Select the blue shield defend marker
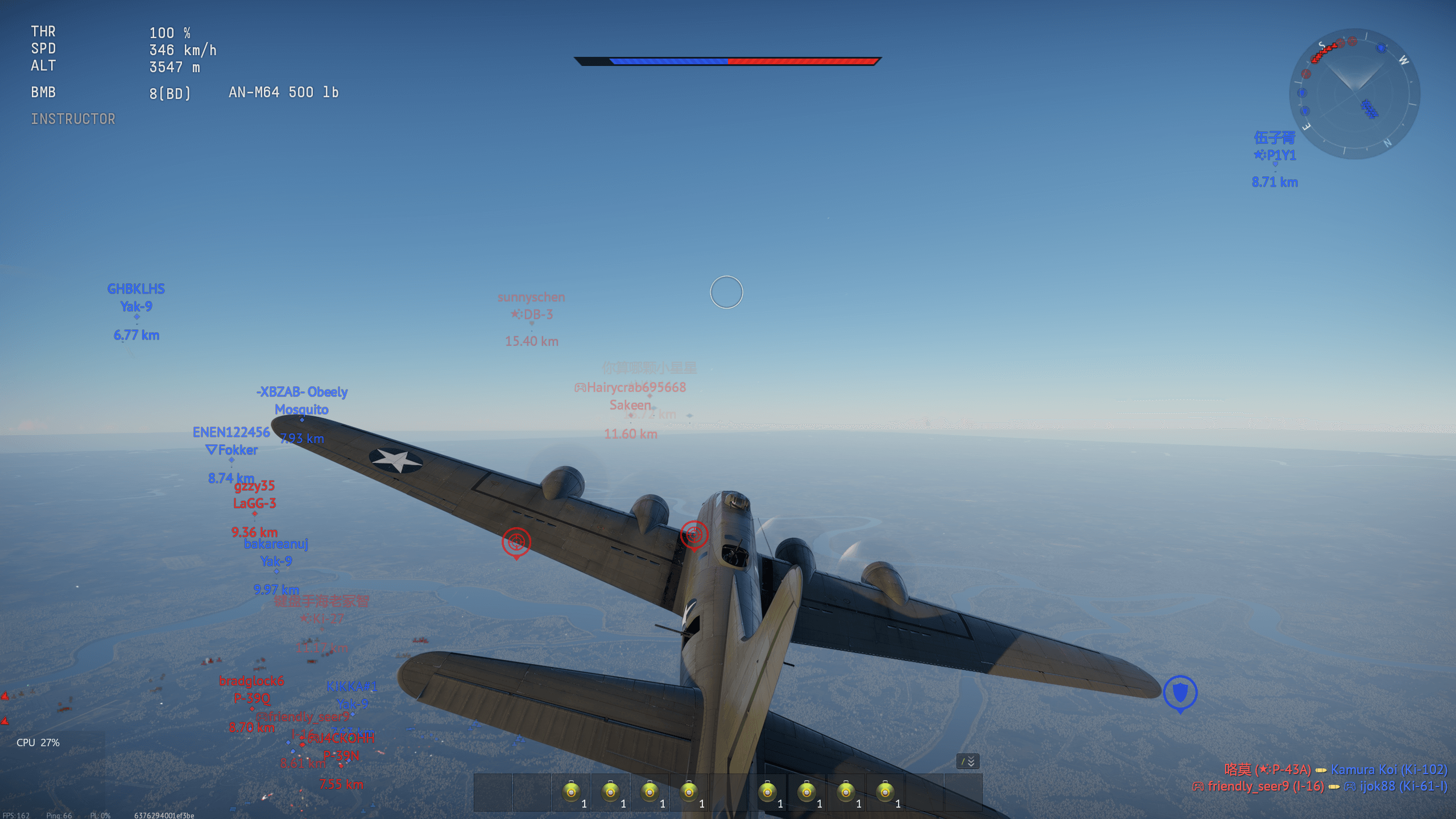 click(1180, 692)
